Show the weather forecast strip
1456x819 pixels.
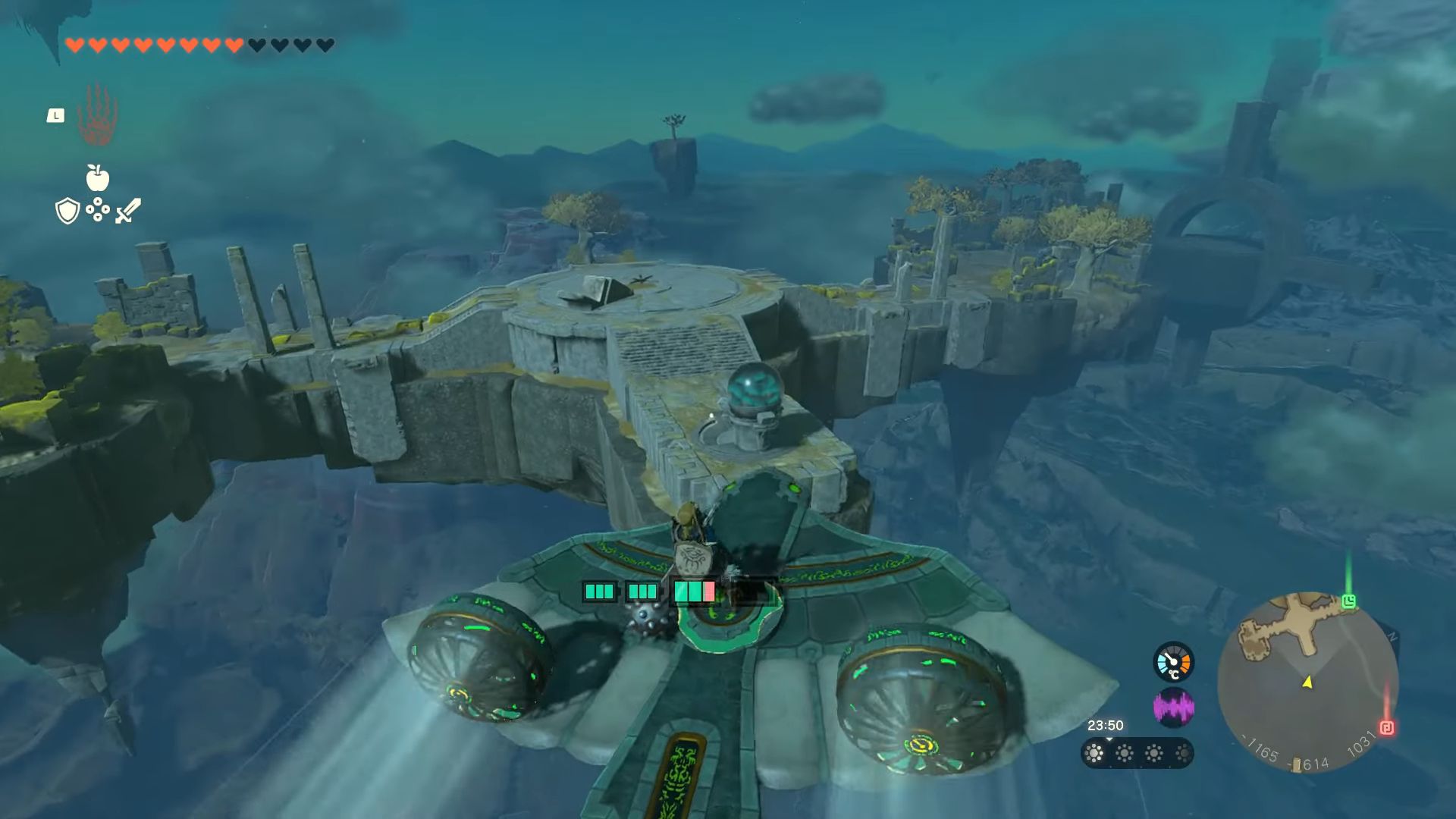click(1137, 753)
